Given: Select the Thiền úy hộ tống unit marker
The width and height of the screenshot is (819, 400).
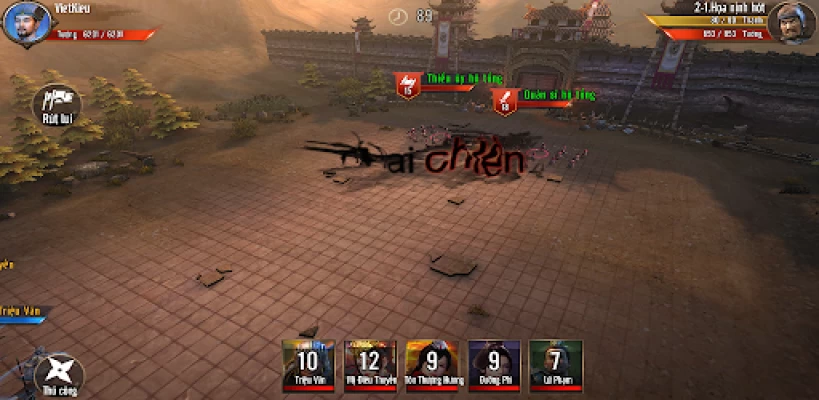Looking at the screenshot, I should [x=408, y=85].
